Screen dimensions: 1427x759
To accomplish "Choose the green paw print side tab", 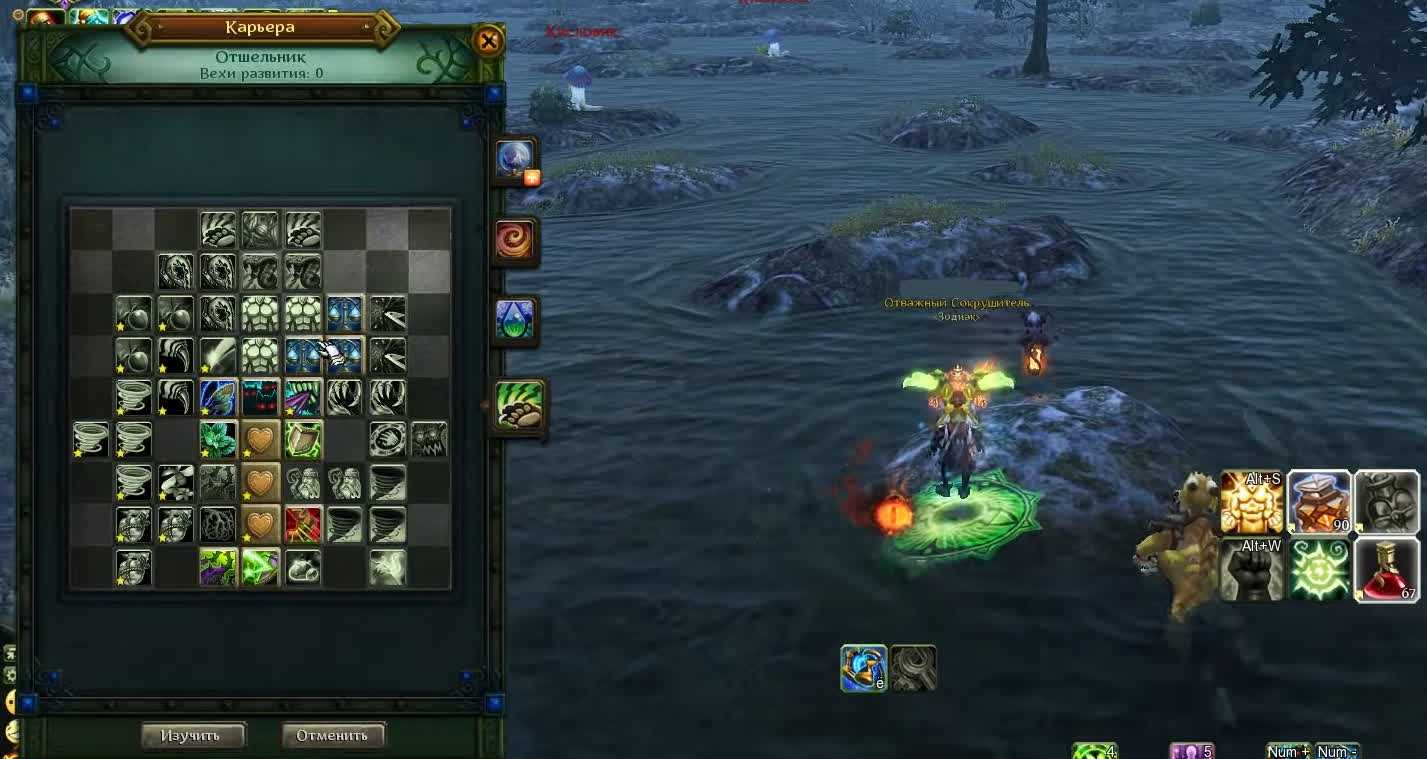I will [x=518, y=404].
